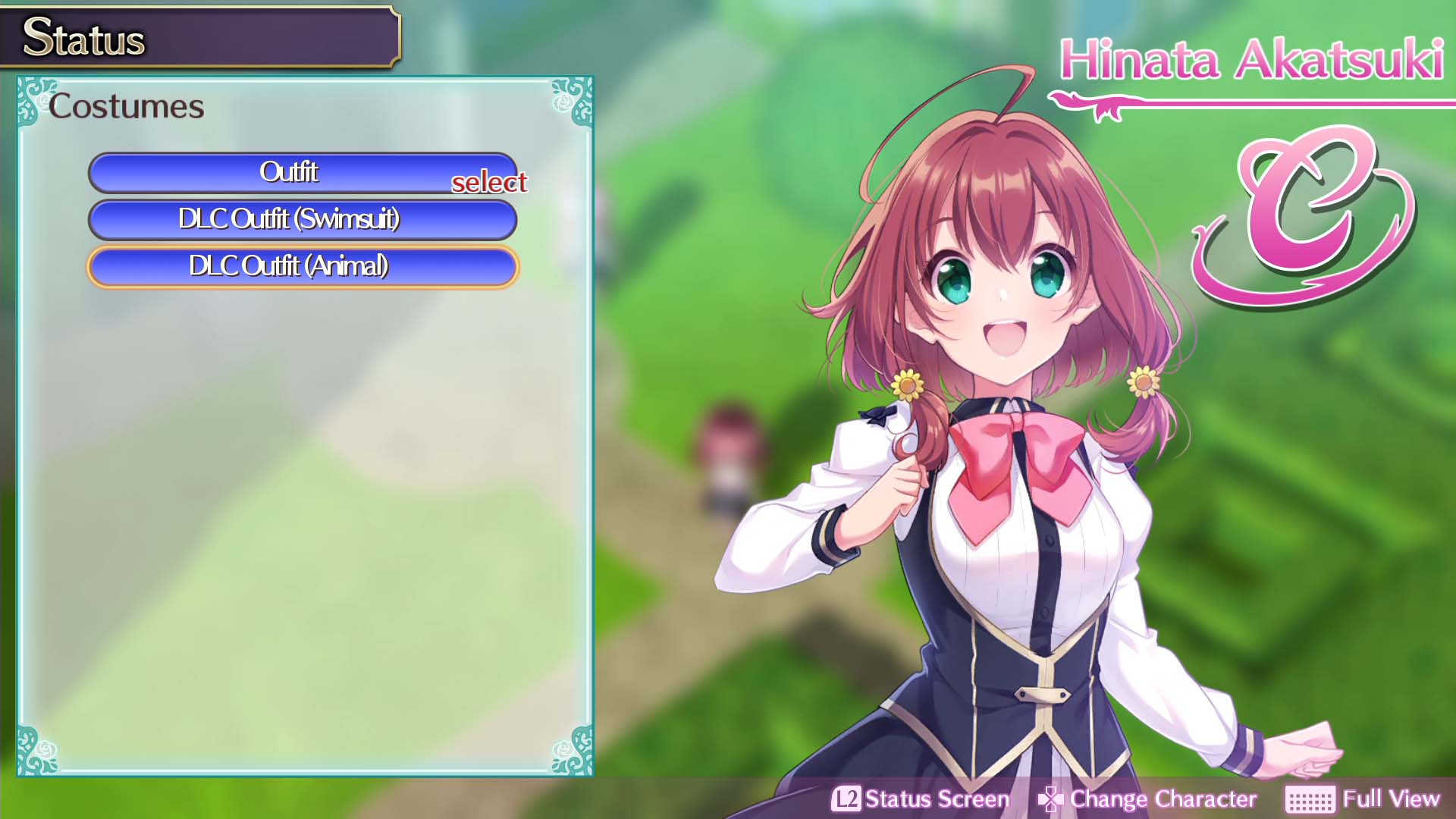The image size is (1456, 819).
Task: Expand the Costumes panel header
Action: coord(129,106)
